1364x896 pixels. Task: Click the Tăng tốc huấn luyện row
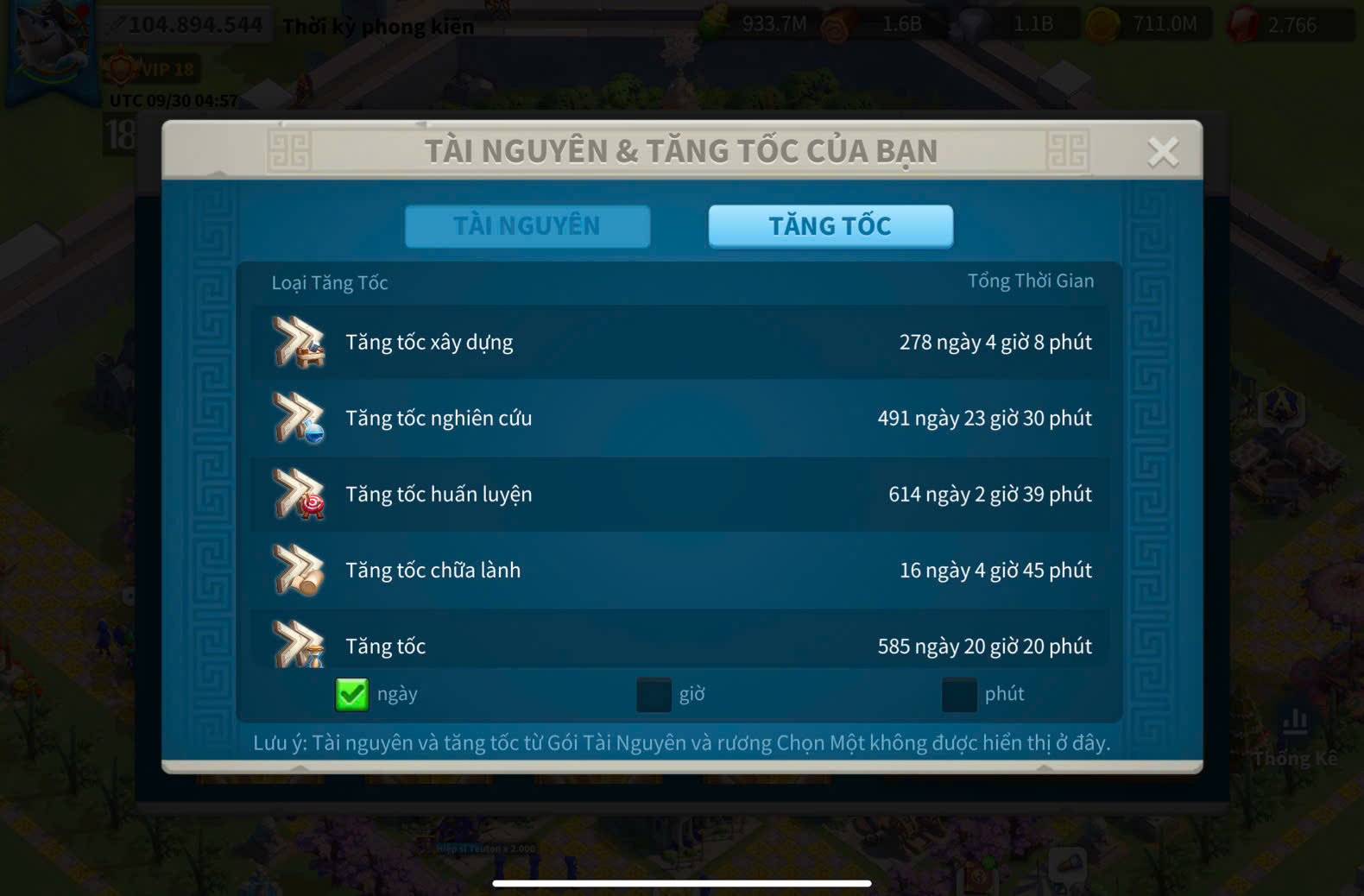[x=680, y=495]
